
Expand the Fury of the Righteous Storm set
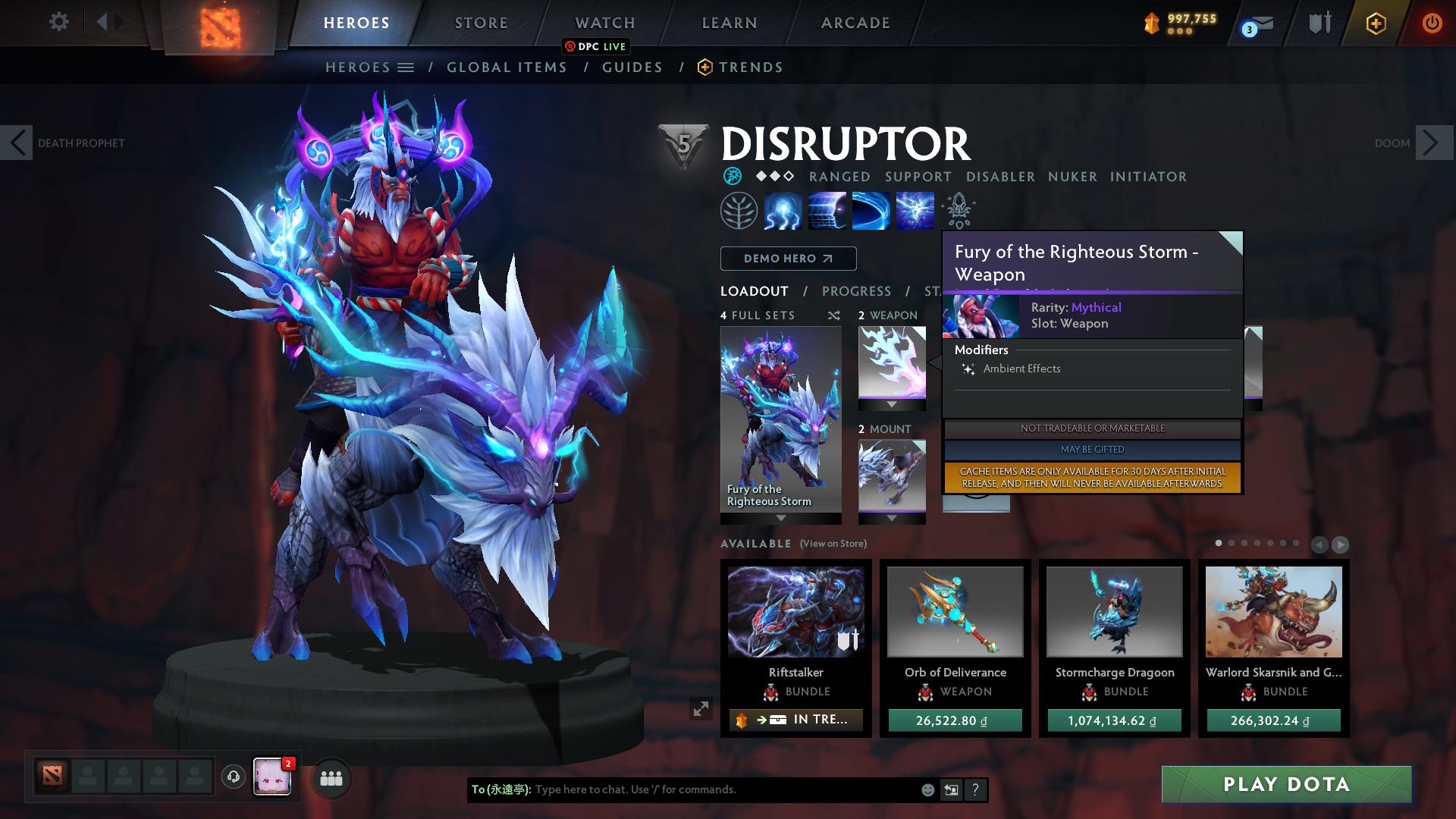pos(780,519)
